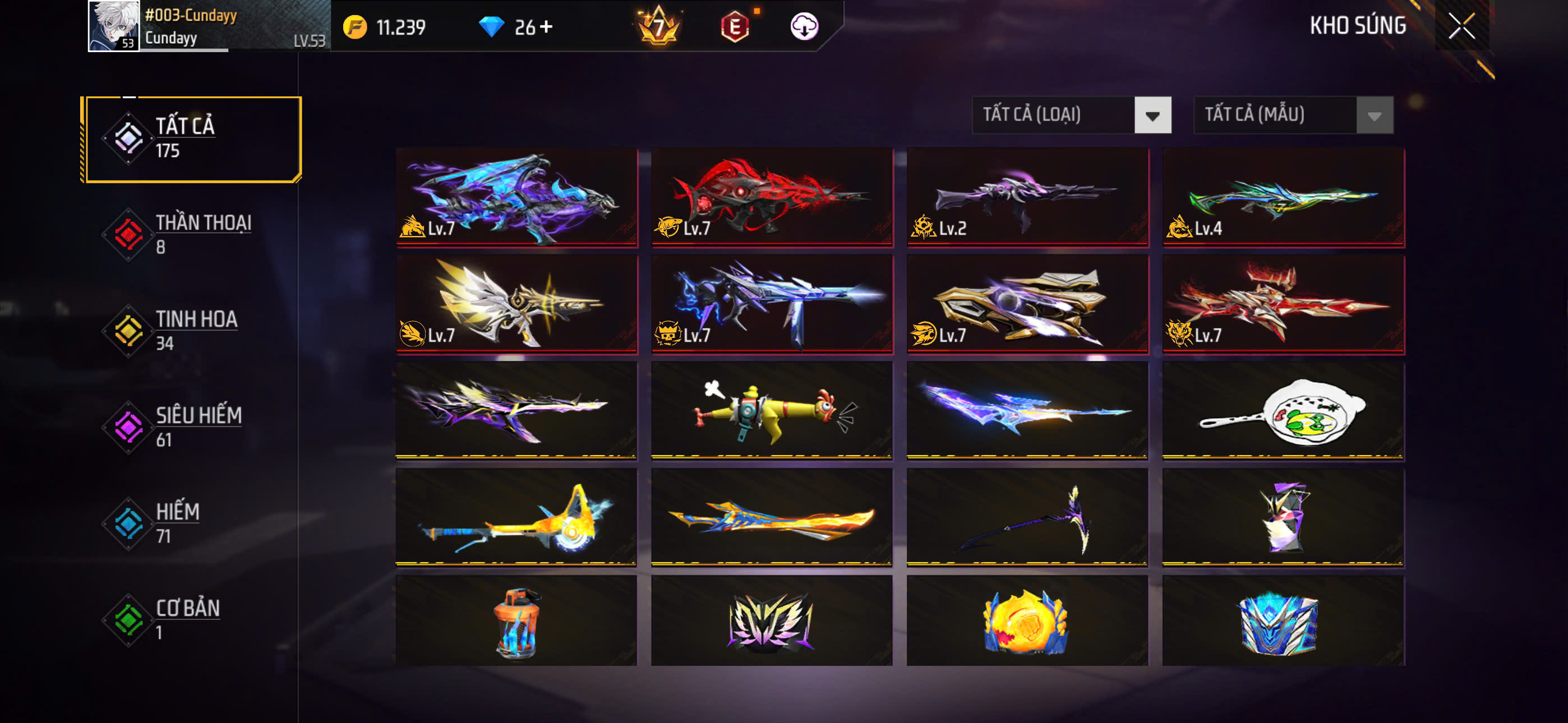Select the blue dragon Lv.7 gun skin
The width and height of the screenshot is (1568, 723).
click(516, 196)
